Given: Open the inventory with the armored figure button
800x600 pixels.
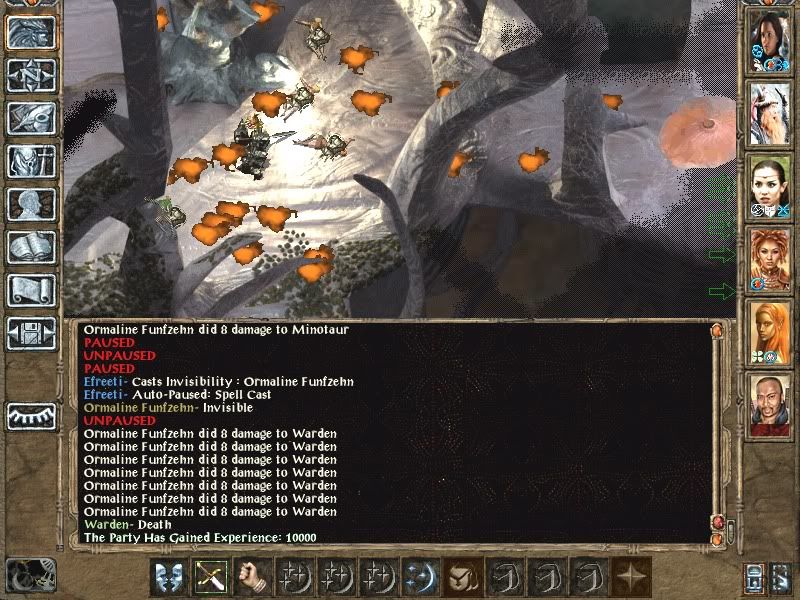Looking at the screenshot, I should click(31, 161).
